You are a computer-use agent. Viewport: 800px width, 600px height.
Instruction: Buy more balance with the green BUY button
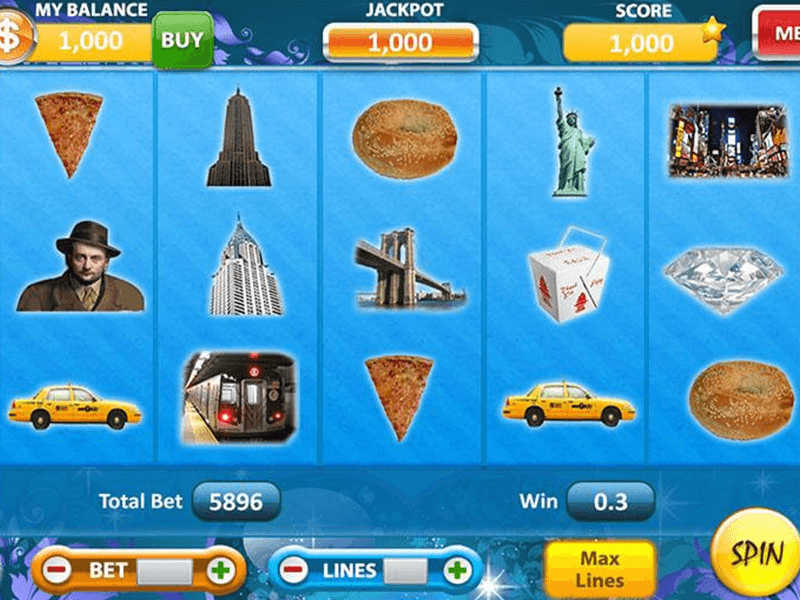pyautogui.click(x=182, y=40)
